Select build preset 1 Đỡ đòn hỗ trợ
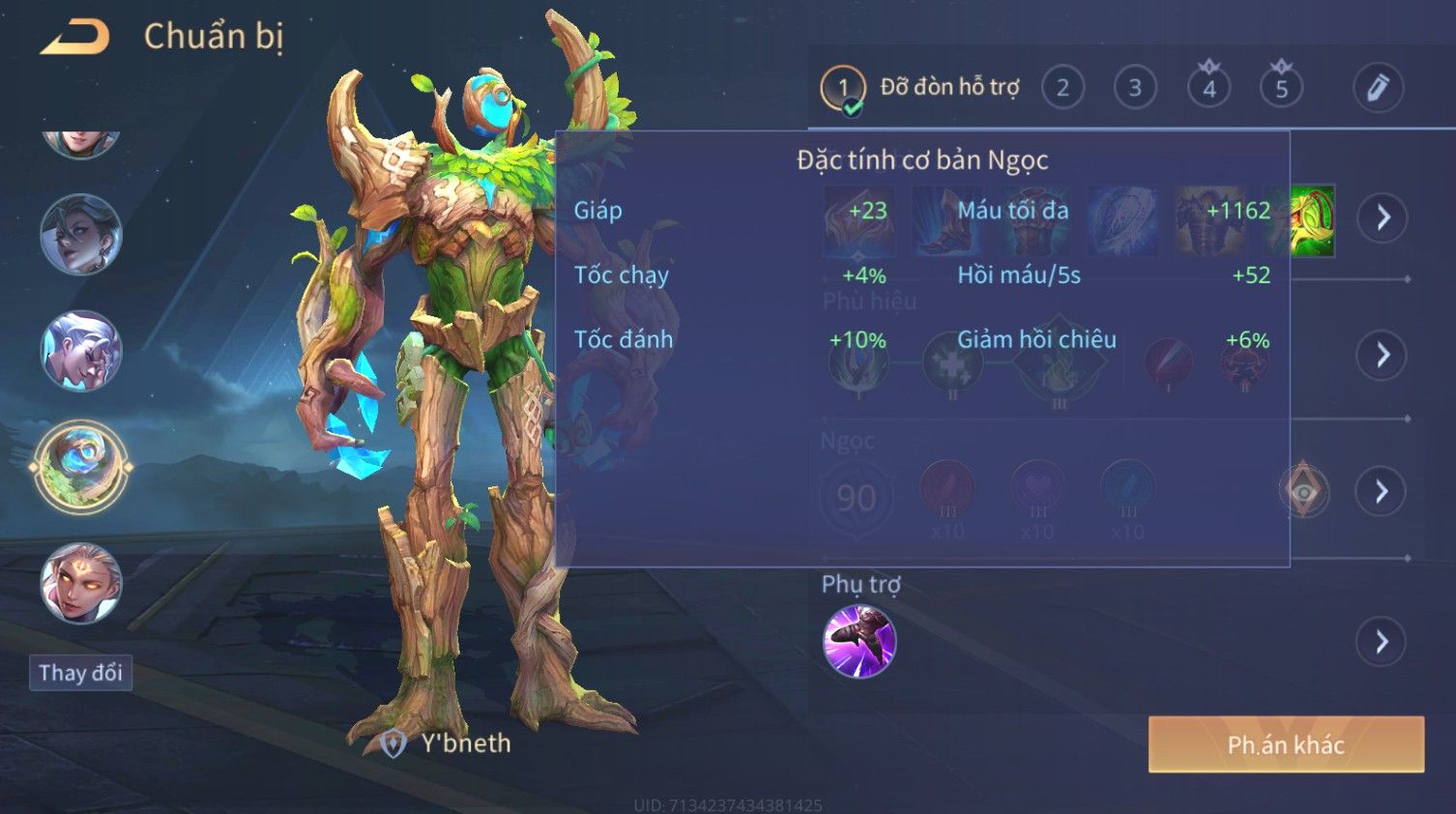 (x=843, y=88)
